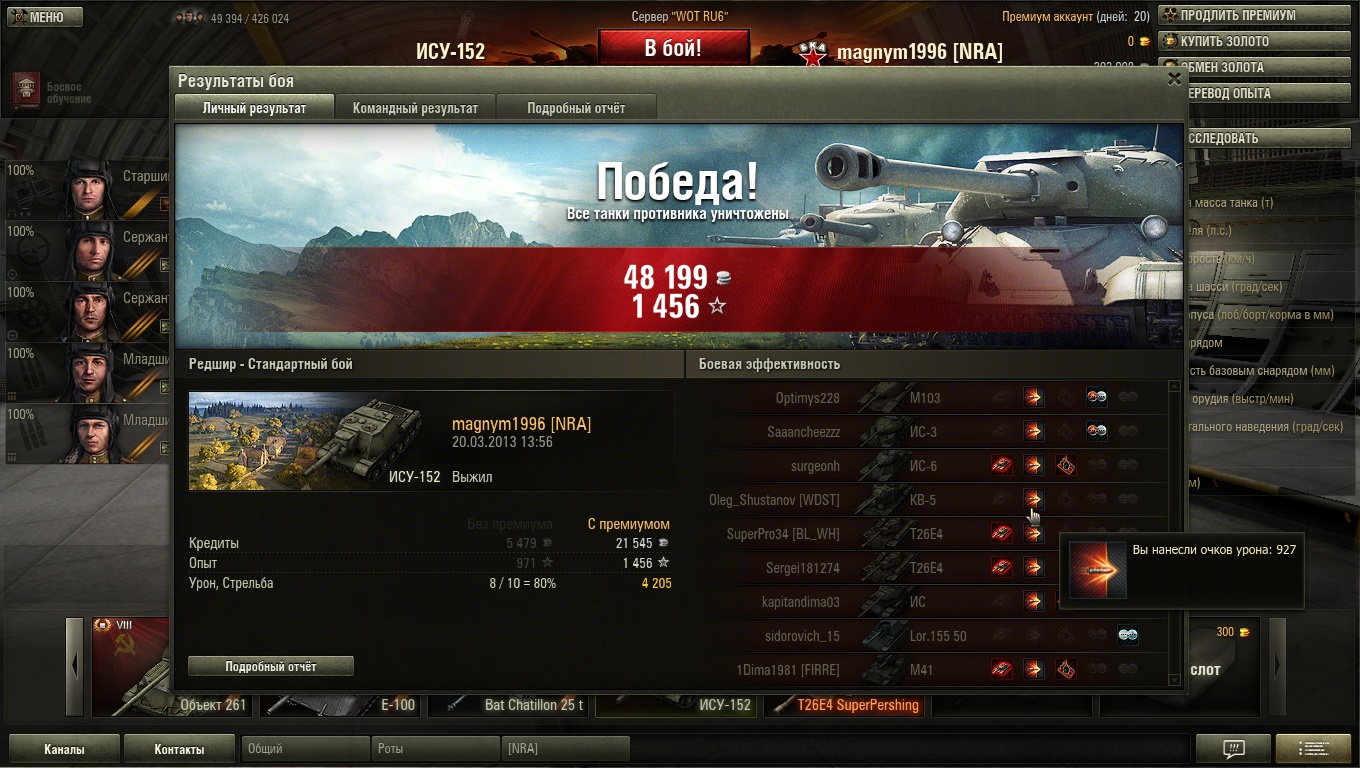Select the Объект 261 tank in carousel
Viewport: 1360px width, 768px height.
[174, 705]
